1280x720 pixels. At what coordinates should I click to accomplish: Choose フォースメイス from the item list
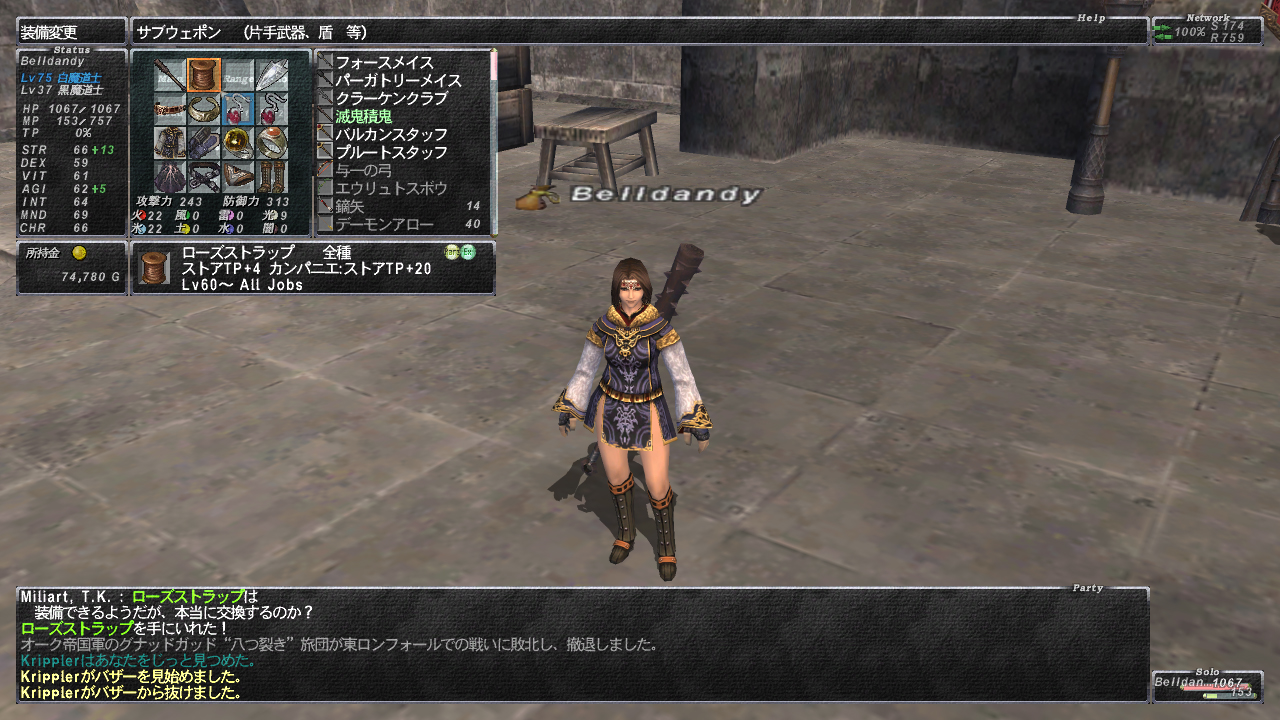pyautogui.click(x=383, y=62)
